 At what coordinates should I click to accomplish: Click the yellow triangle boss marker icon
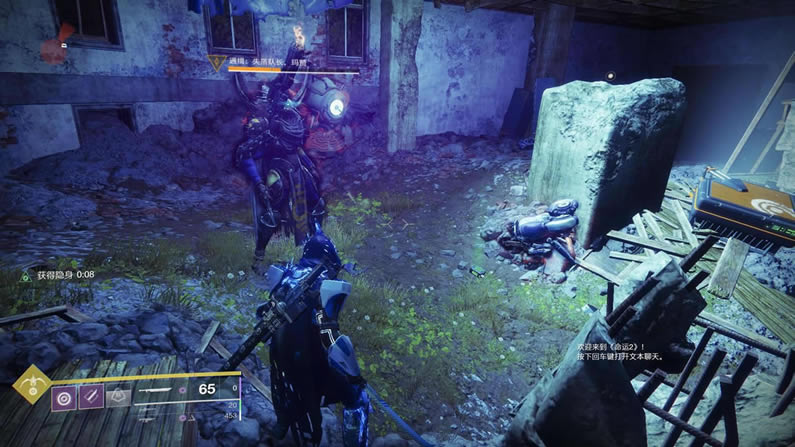(214, 62)
